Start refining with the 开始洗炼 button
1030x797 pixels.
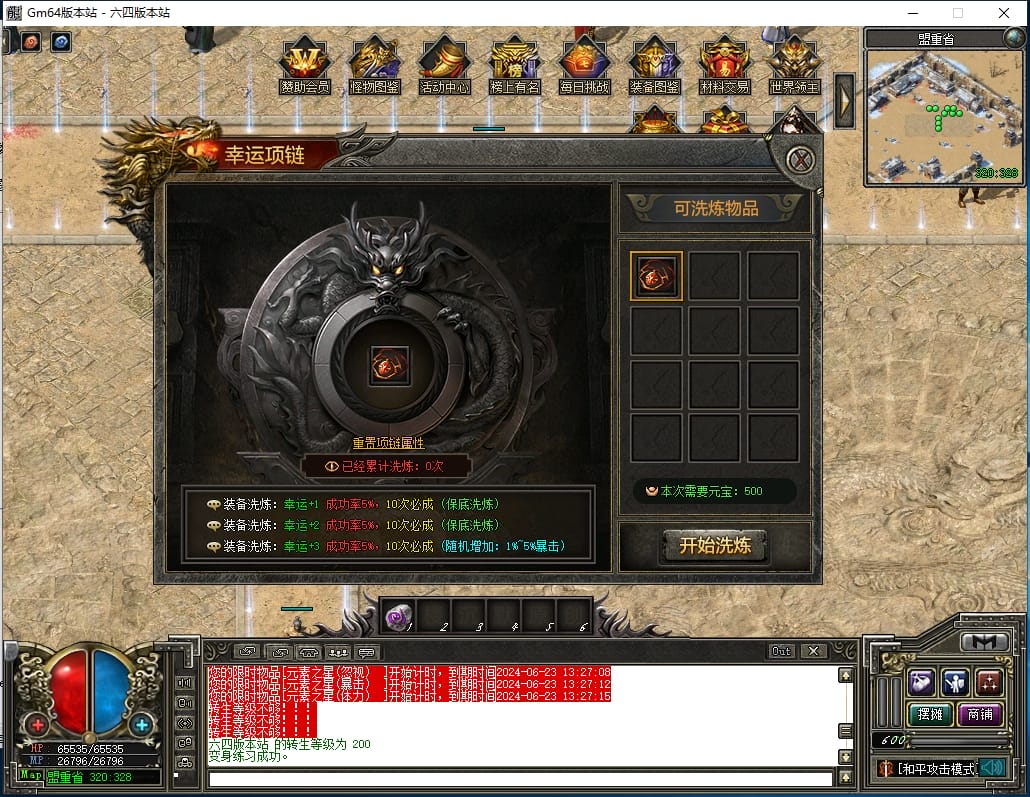tap(715, 546)
